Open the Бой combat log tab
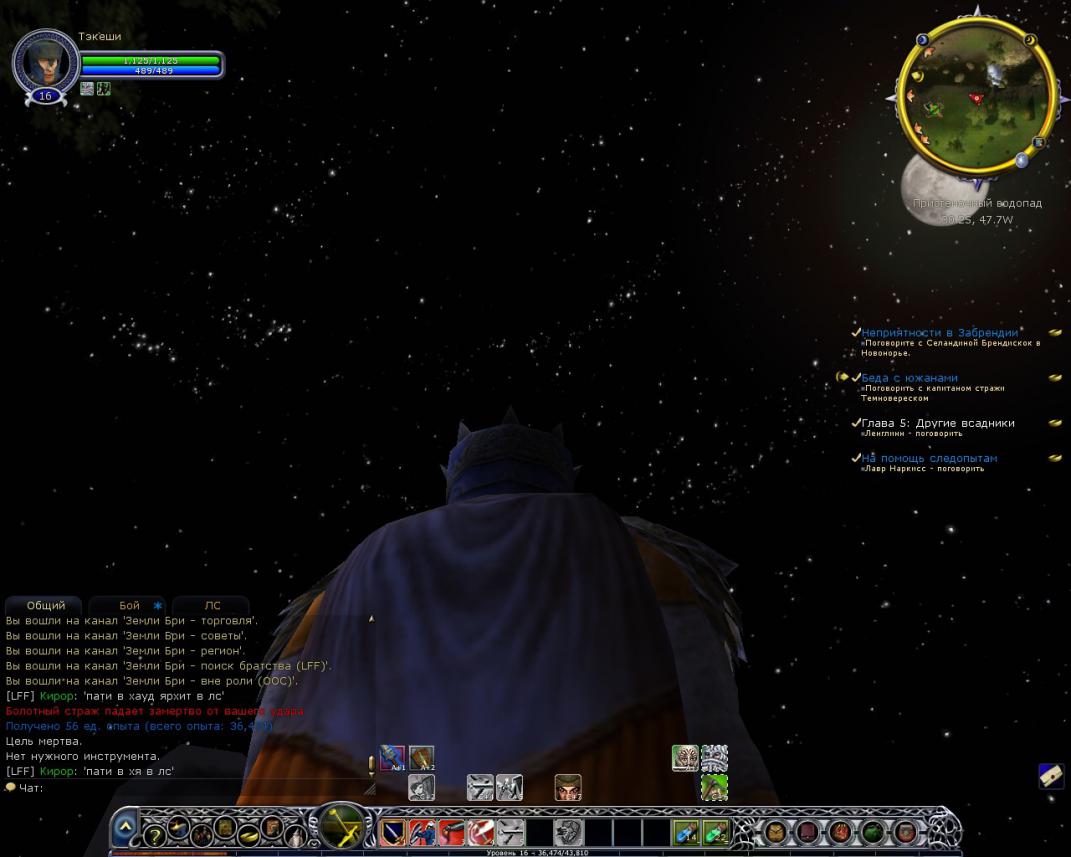The image size is (1071, 857). 129,606
